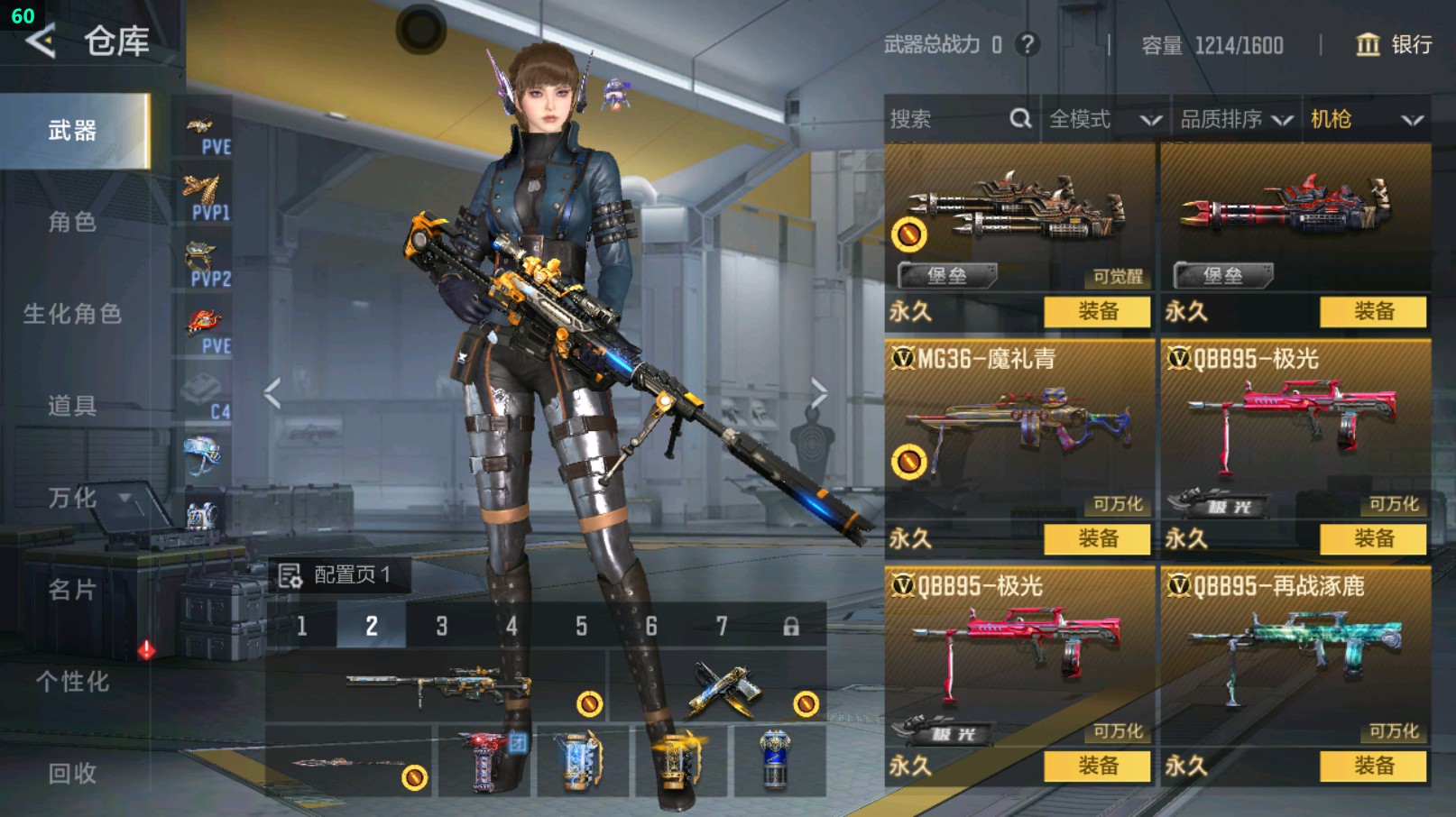Select the 道具 tab

click(x=72, y=406)
